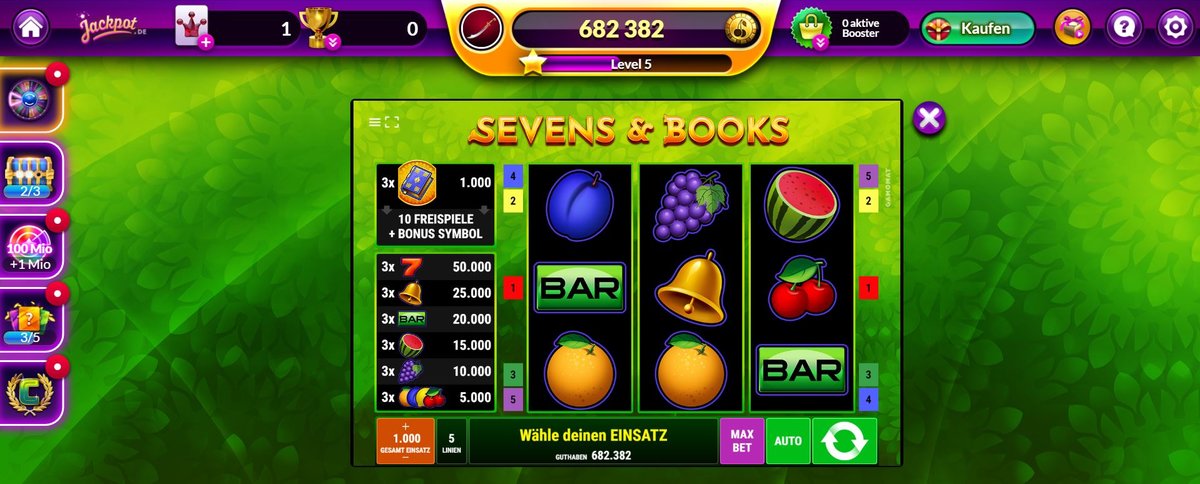Open the help question mark
Viewport: 1200px width, 484px height.
[x=1125, y=28]
